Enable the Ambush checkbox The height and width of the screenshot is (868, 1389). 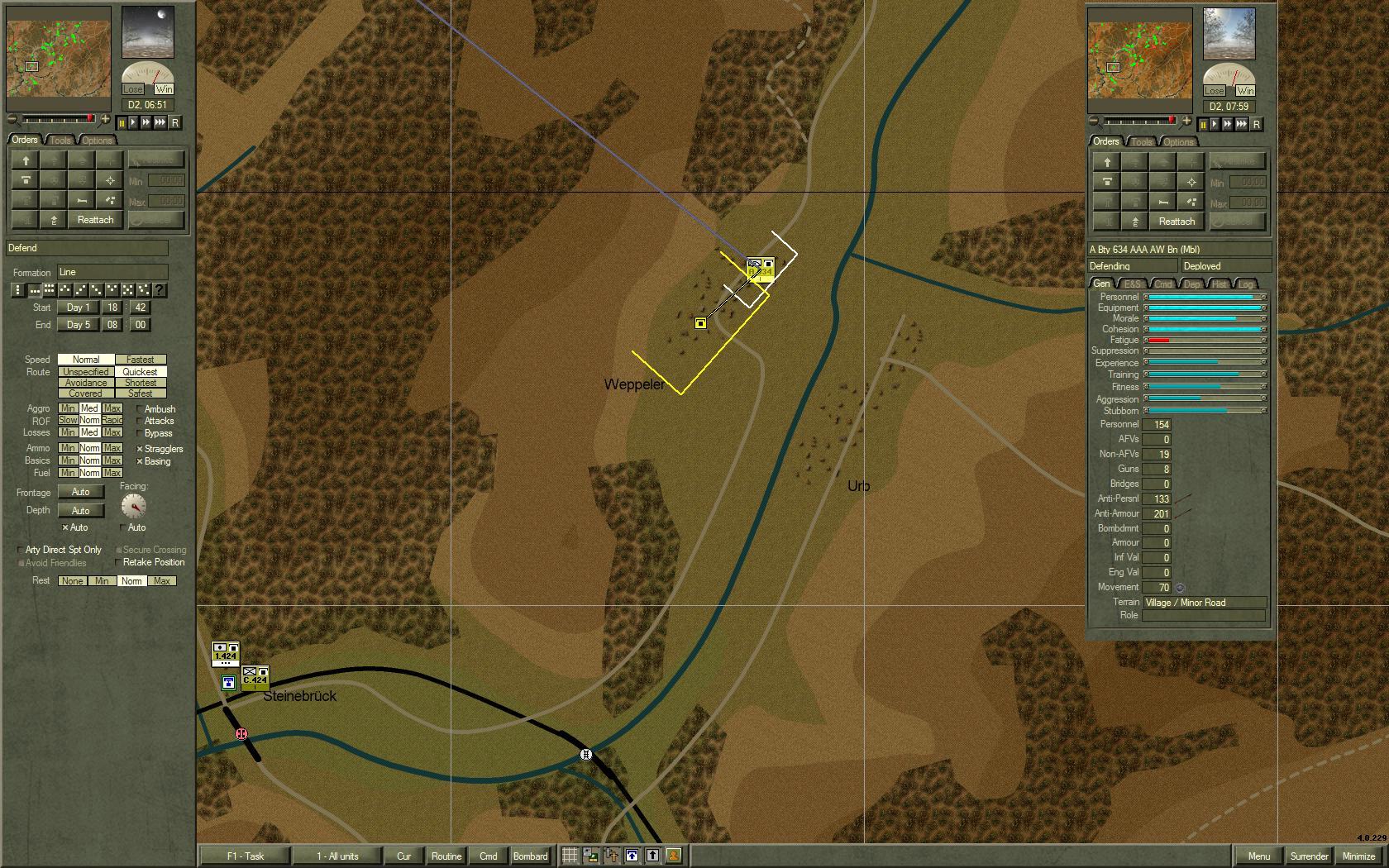click(x=137, y=409)
